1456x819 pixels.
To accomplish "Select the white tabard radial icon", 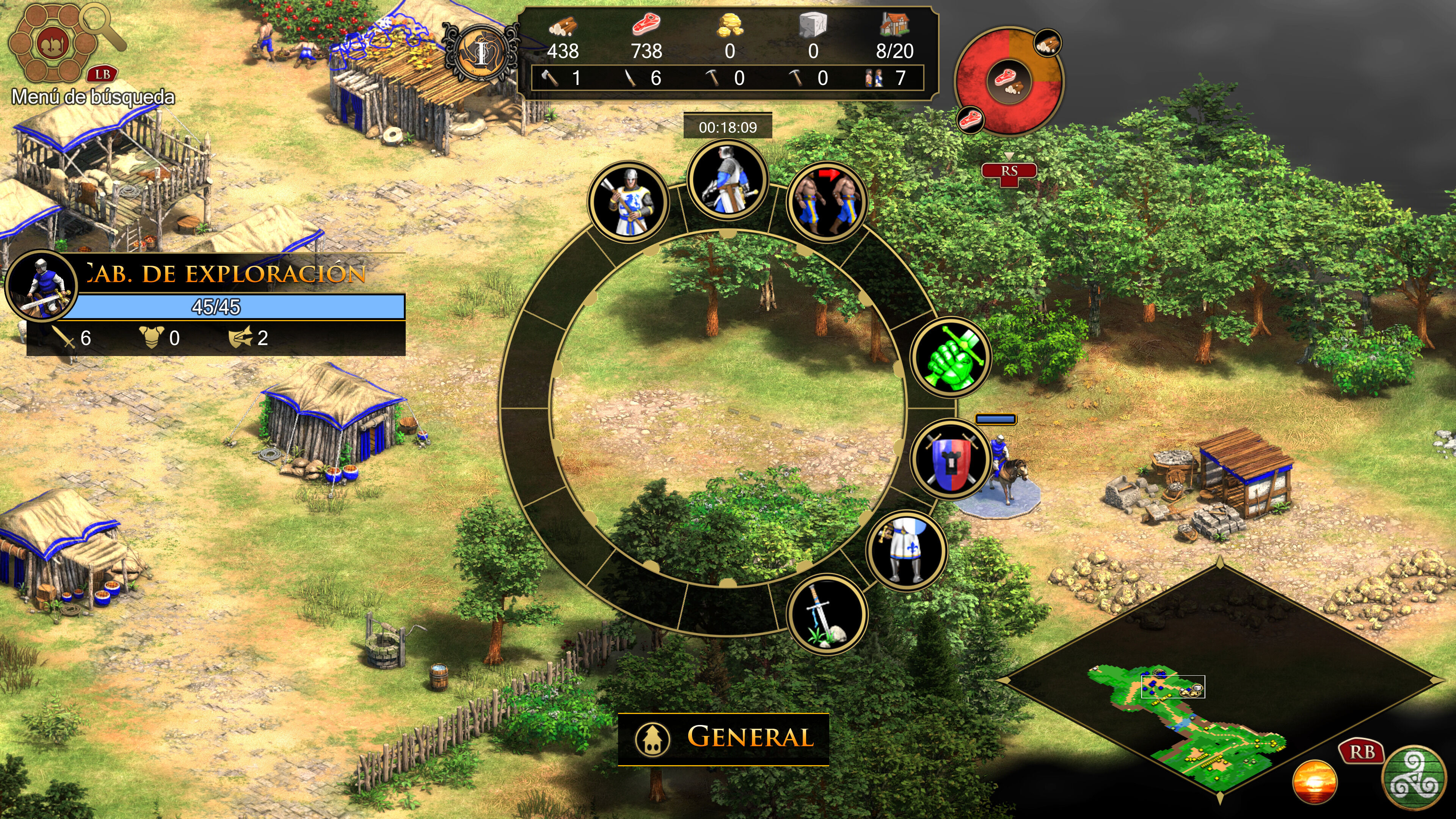I will tap(906, 551).
